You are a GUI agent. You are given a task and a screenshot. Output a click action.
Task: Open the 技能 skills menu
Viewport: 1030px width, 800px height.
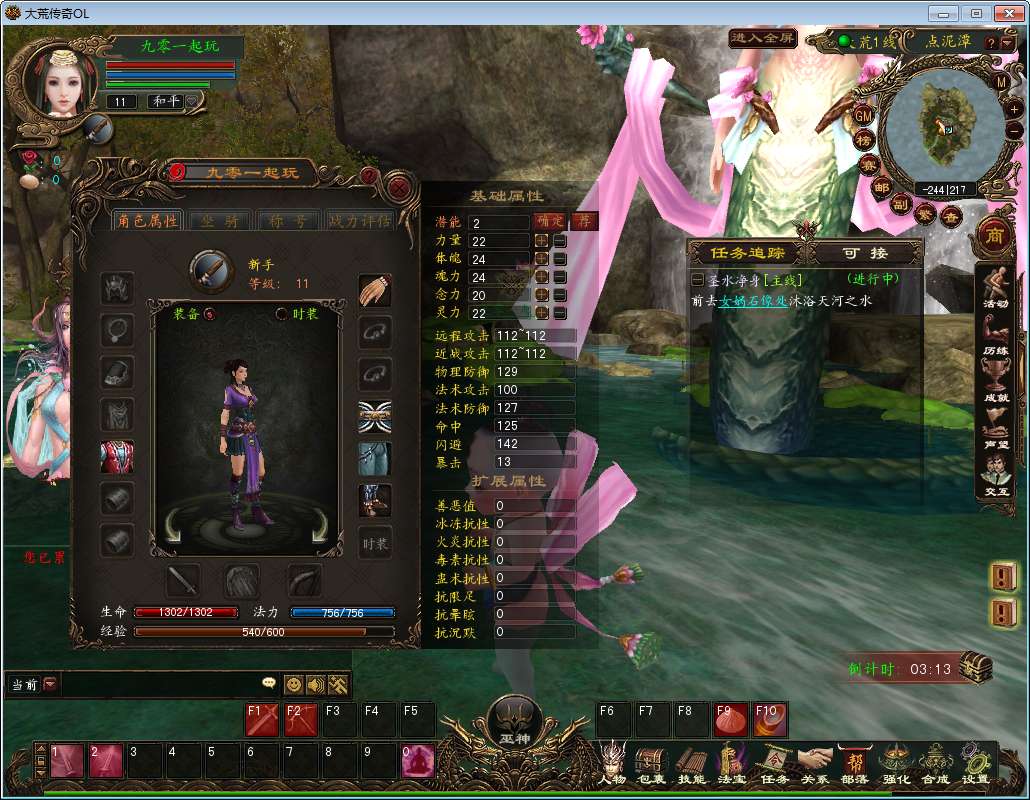click(691, 765)
